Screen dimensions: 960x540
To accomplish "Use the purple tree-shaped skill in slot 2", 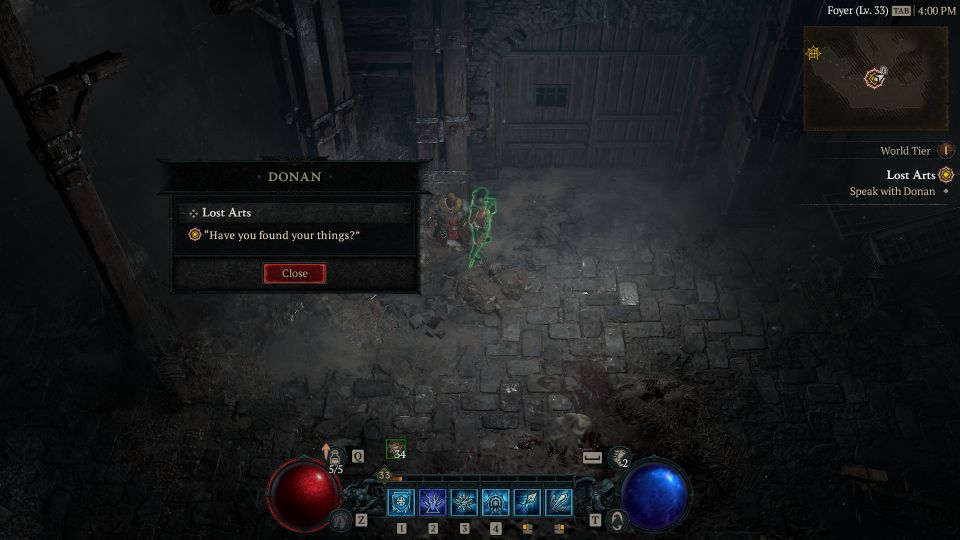I will click(x=433, y=502).
